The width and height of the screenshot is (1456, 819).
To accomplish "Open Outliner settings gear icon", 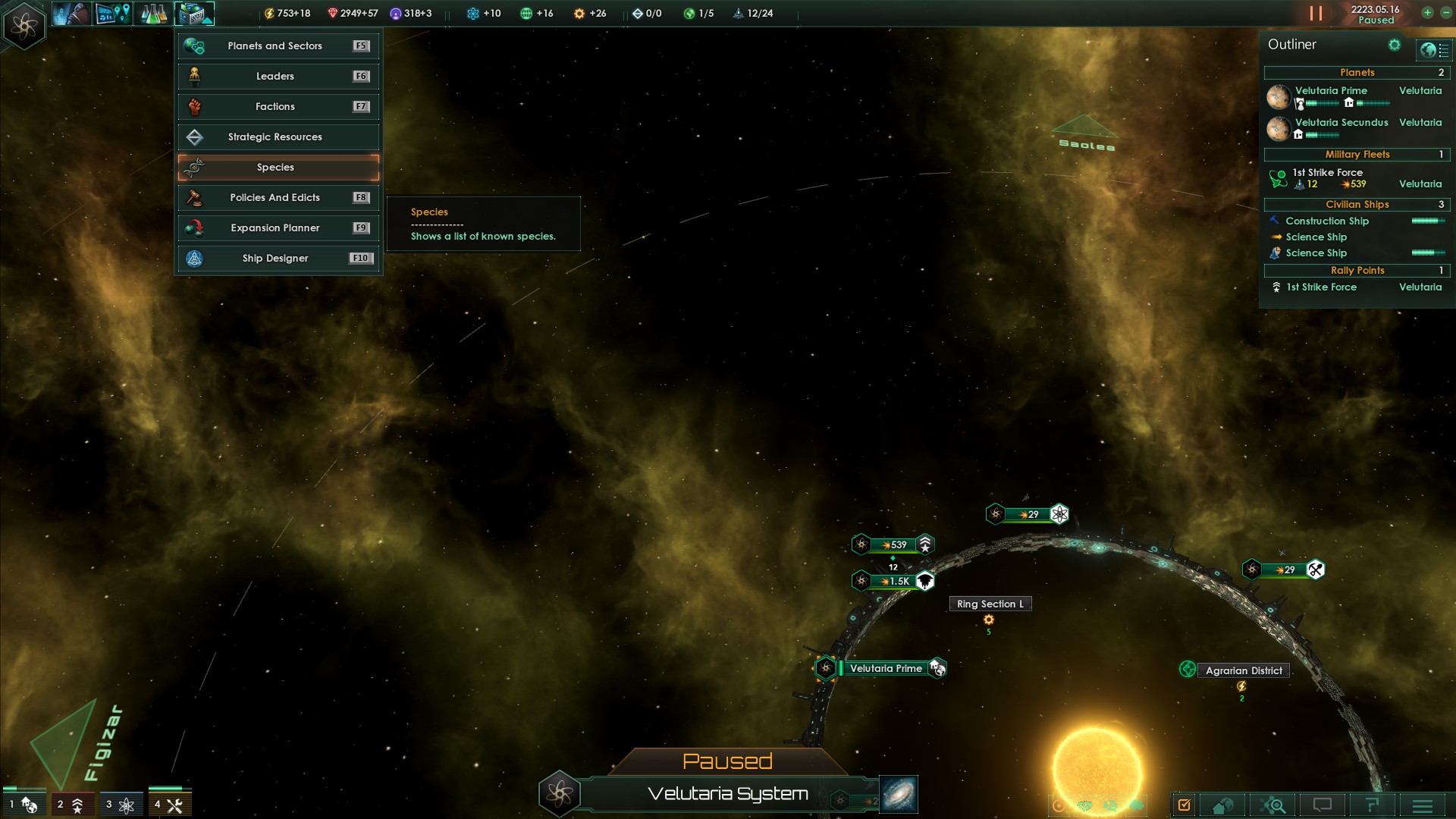I will tap(1394, 45).
